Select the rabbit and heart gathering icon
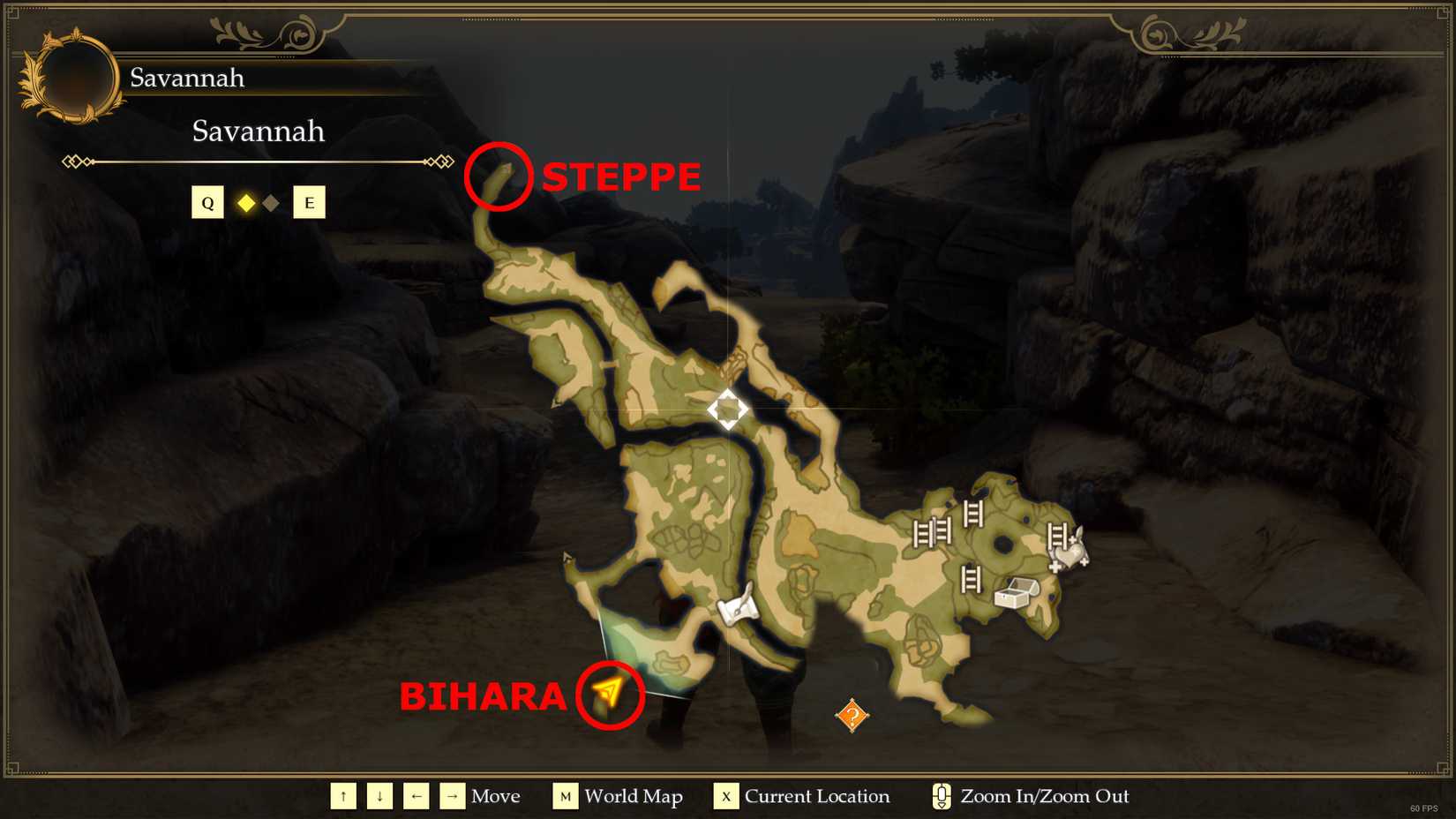This screenshot has width=1456, height=819. (1069, 554)
